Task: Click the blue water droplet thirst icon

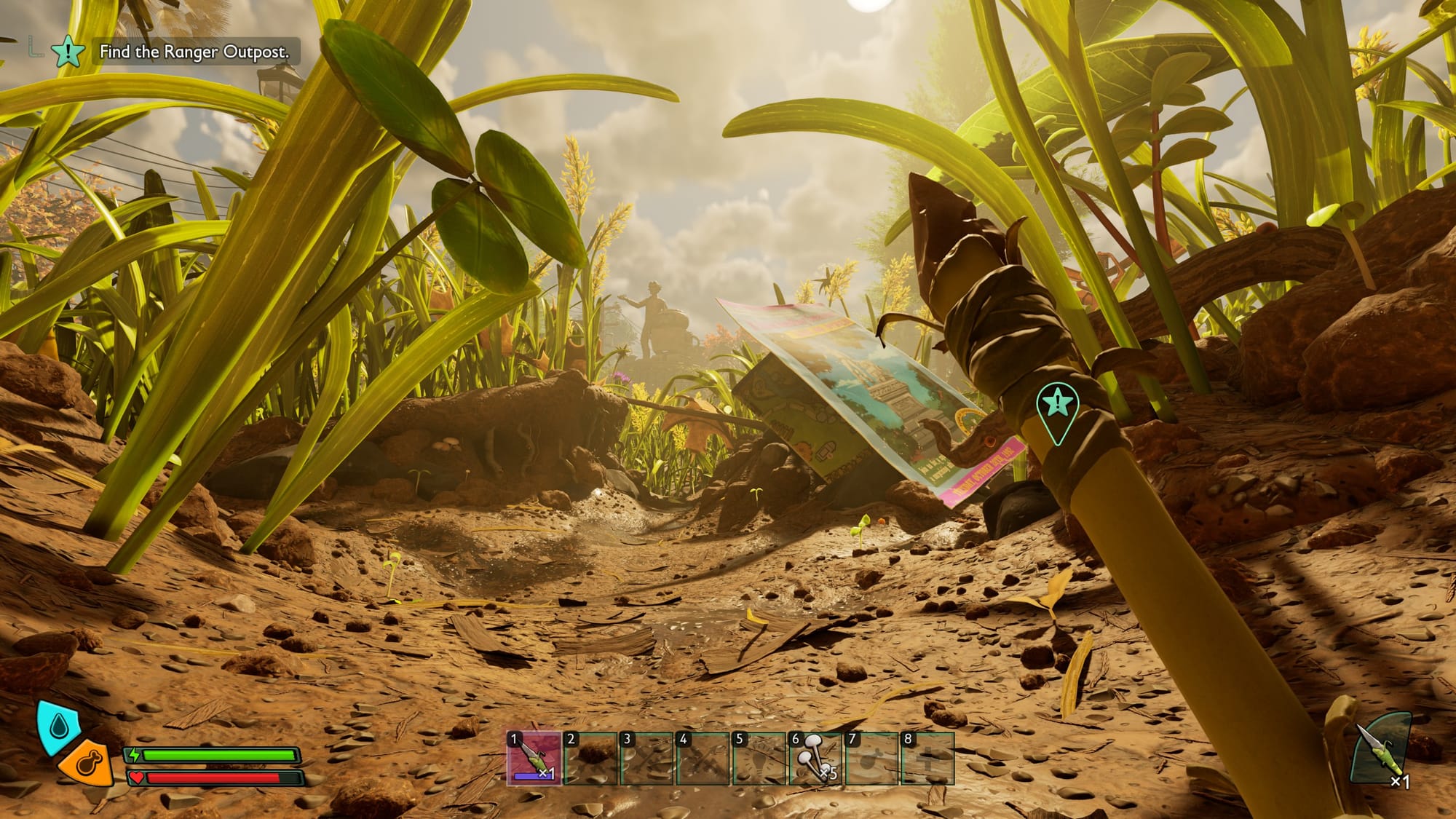Action: (57, 725)
